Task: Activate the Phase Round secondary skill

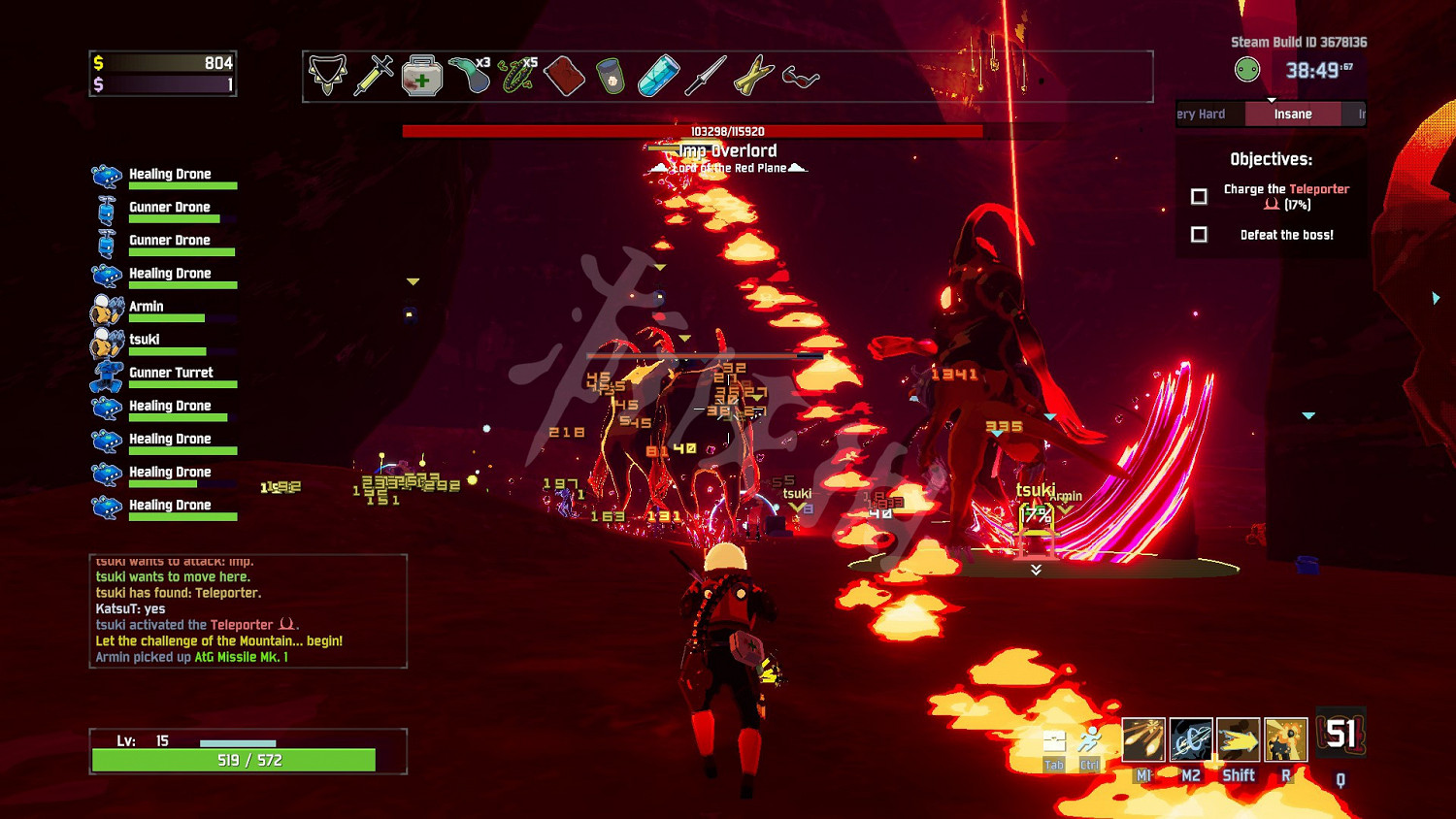Action: 1191,740
